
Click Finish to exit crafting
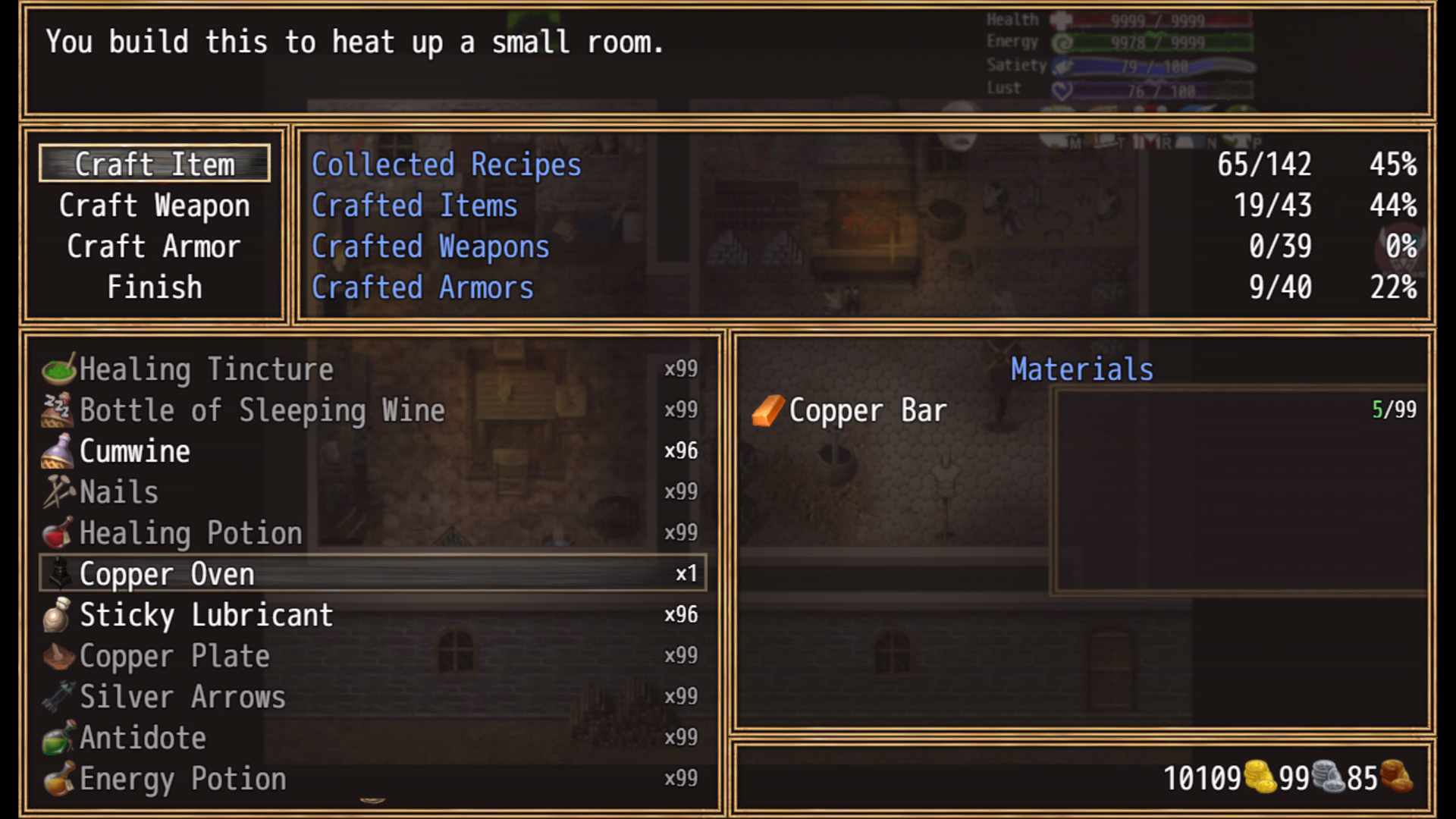(x=155, y=287)
